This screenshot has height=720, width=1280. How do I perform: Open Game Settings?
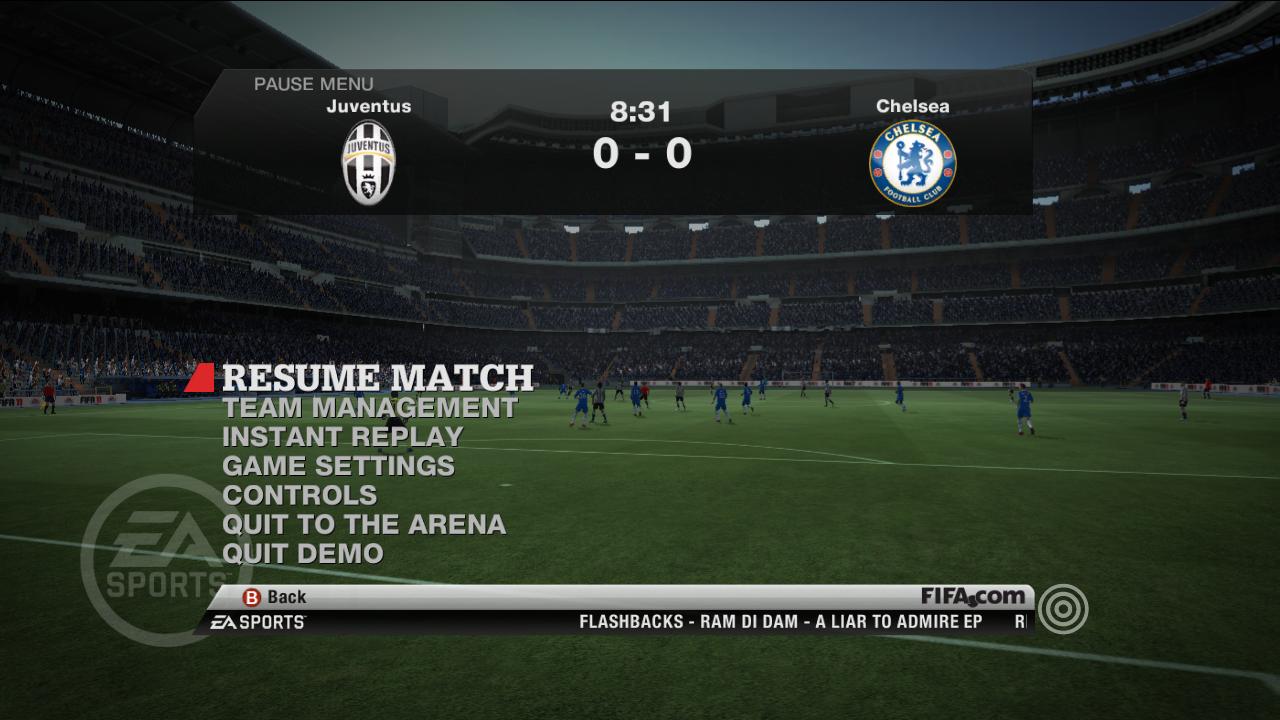338,466
